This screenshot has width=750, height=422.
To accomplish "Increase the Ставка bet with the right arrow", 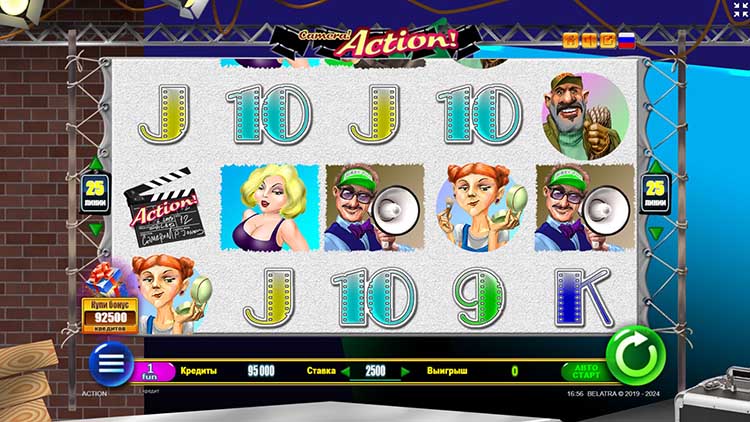I will tap(406, 371).
